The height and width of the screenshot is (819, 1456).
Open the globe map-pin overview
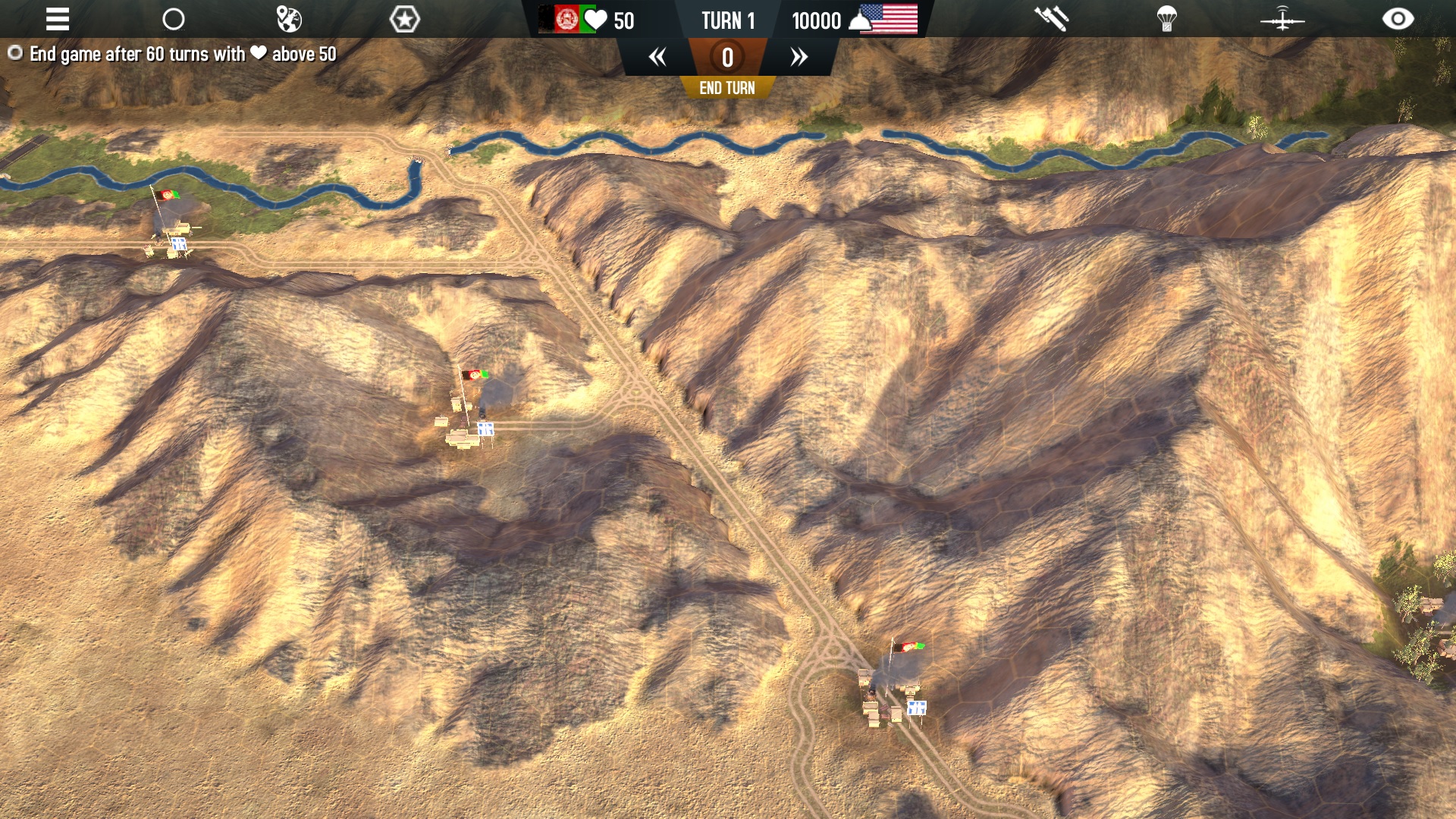(289, 19)
